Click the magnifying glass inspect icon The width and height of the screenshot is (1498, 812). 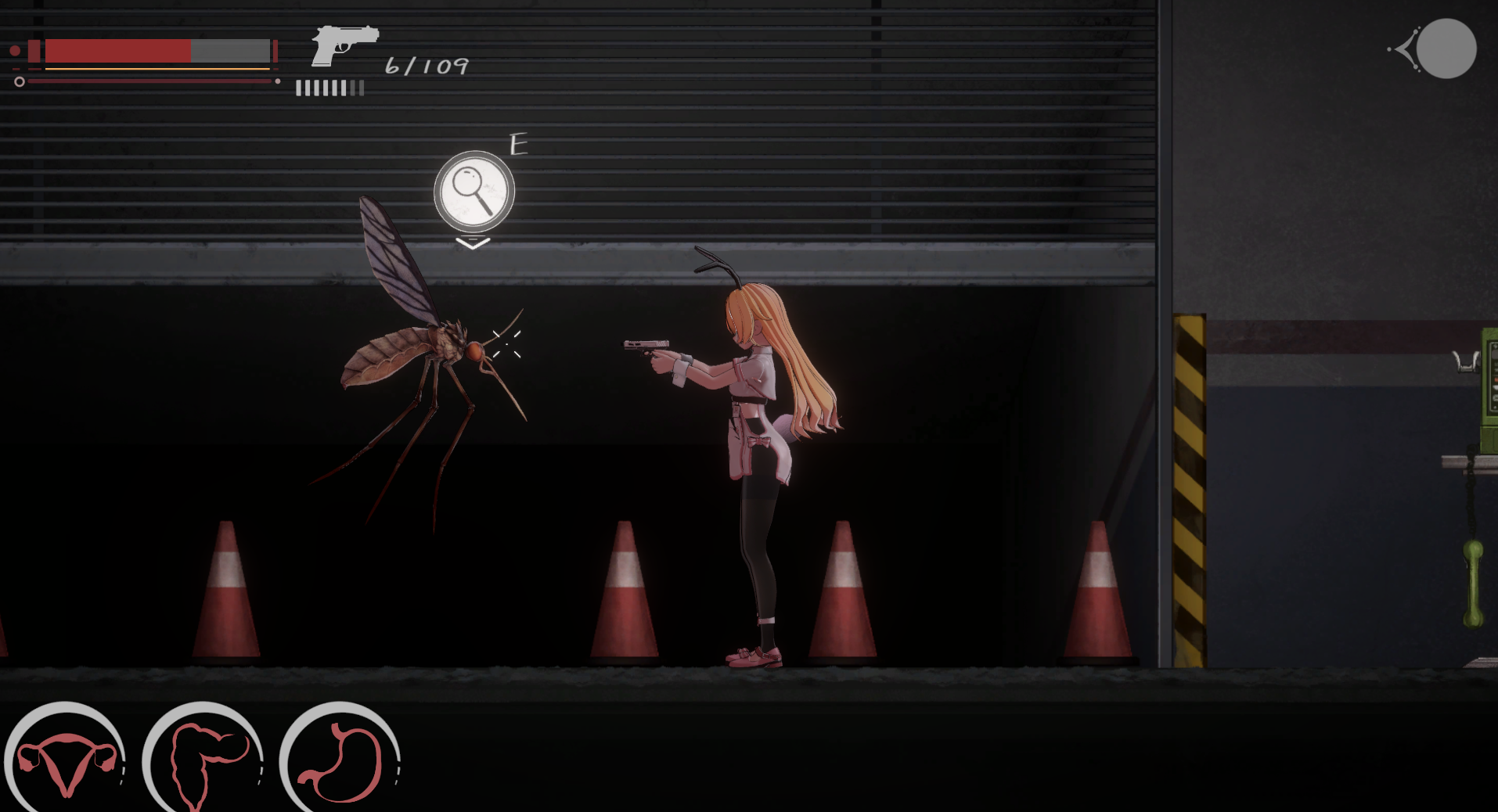474,191
